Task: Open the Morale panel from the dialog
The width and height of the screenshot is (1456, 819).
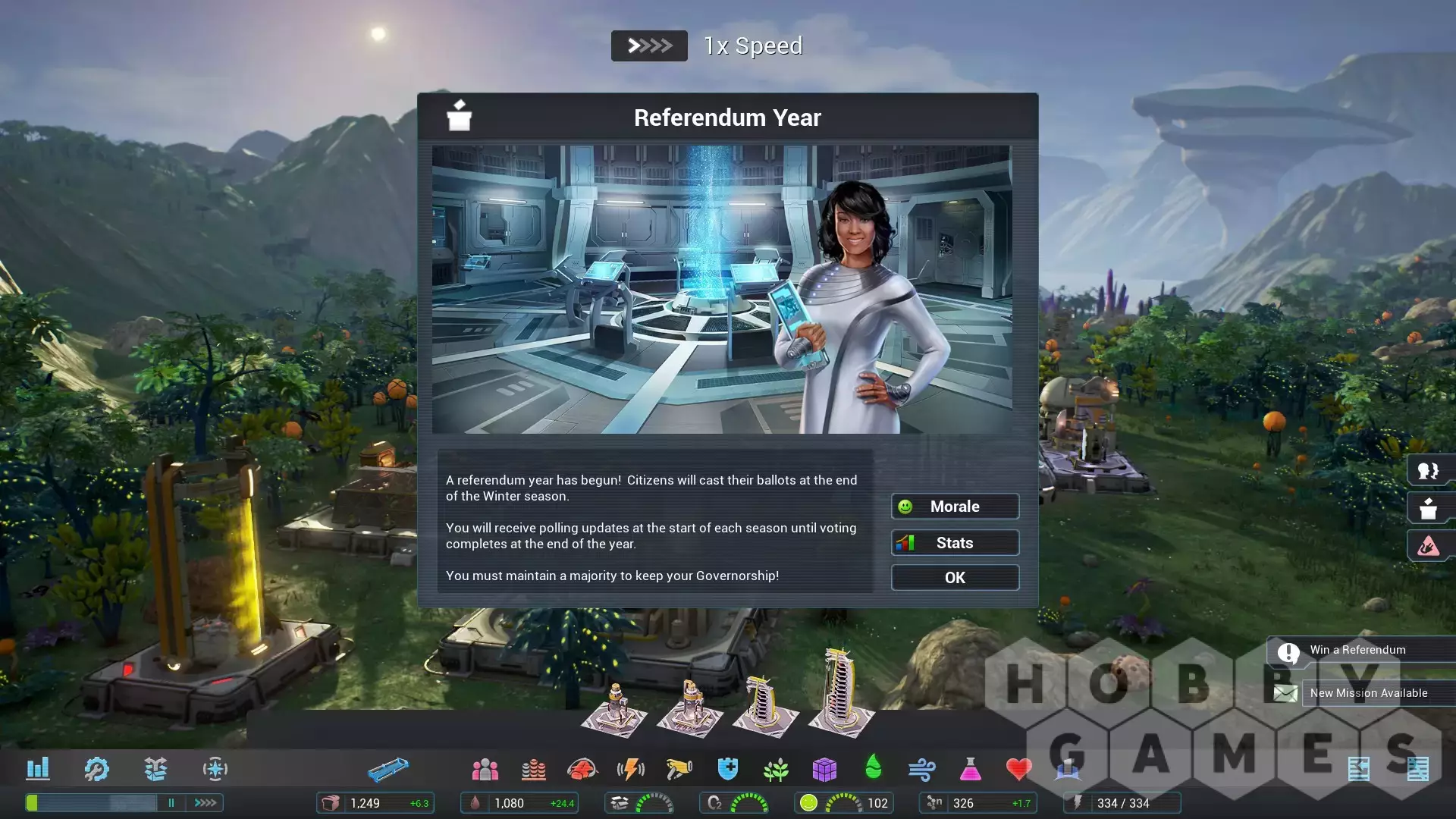Action: (955, 507)
